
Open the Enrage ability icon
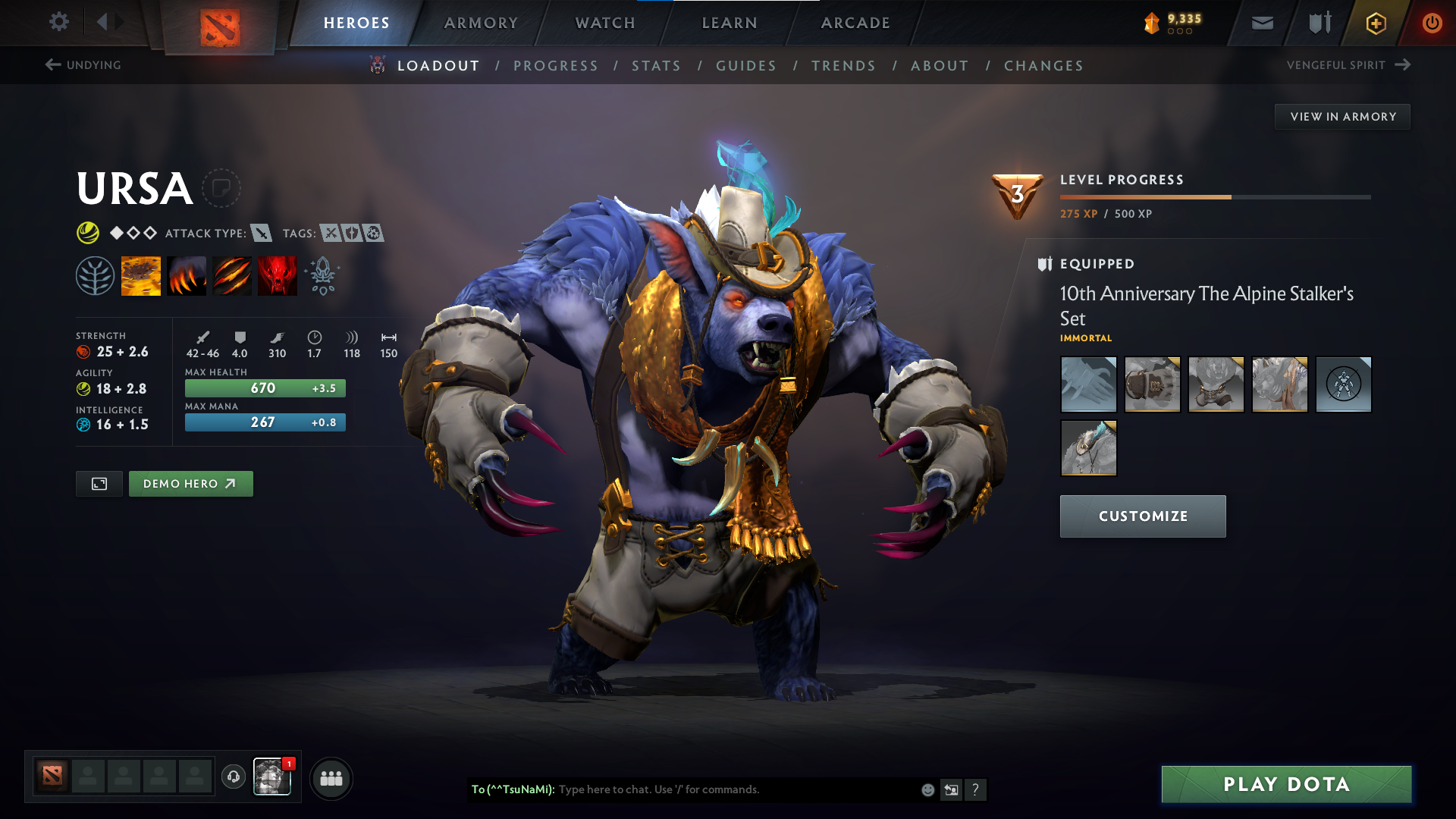pos(278,275)
